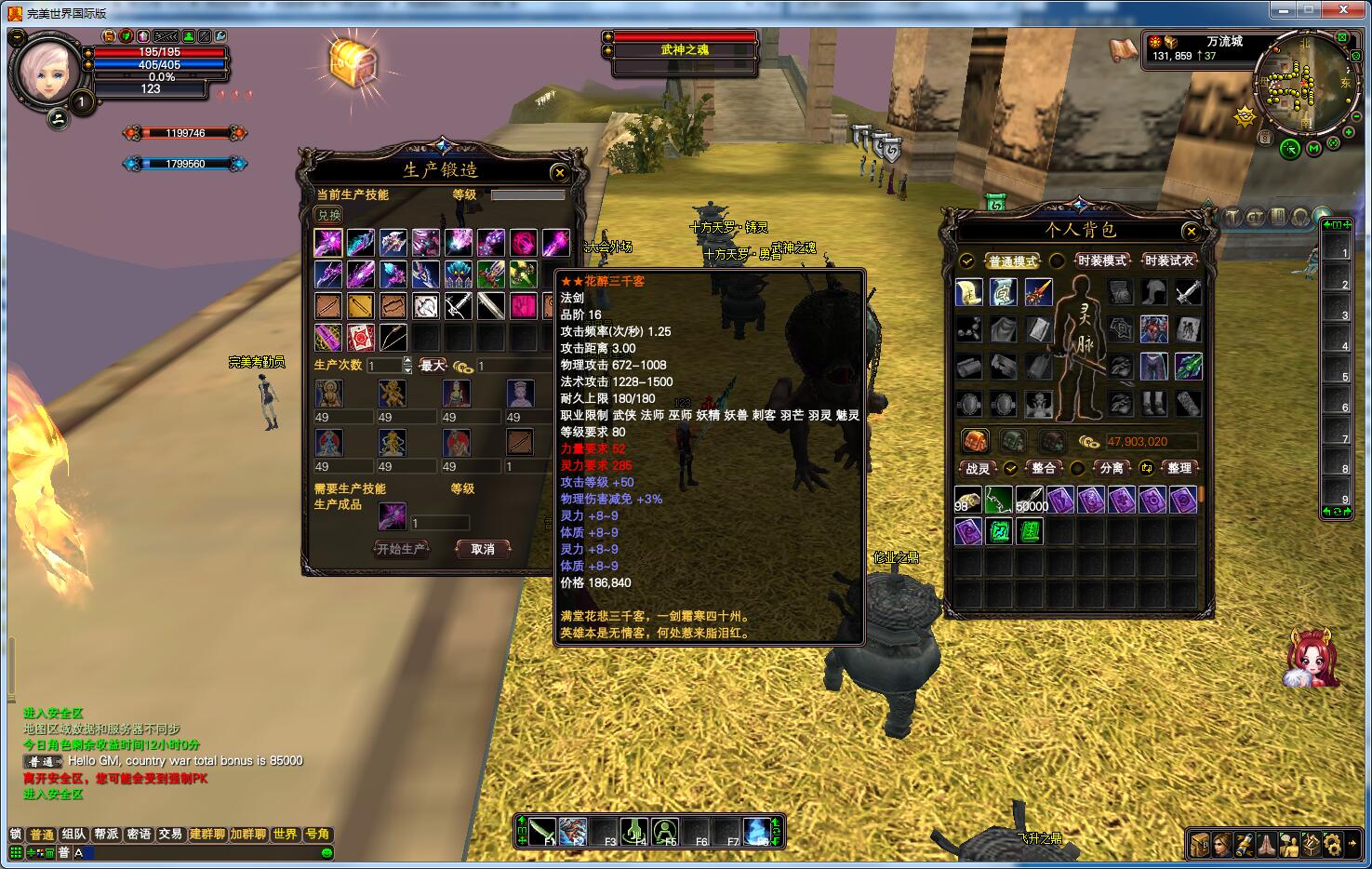Cancel crafting with the 取消 button
This screenshot has width=1372, height=869.
(x=483, y=549)
